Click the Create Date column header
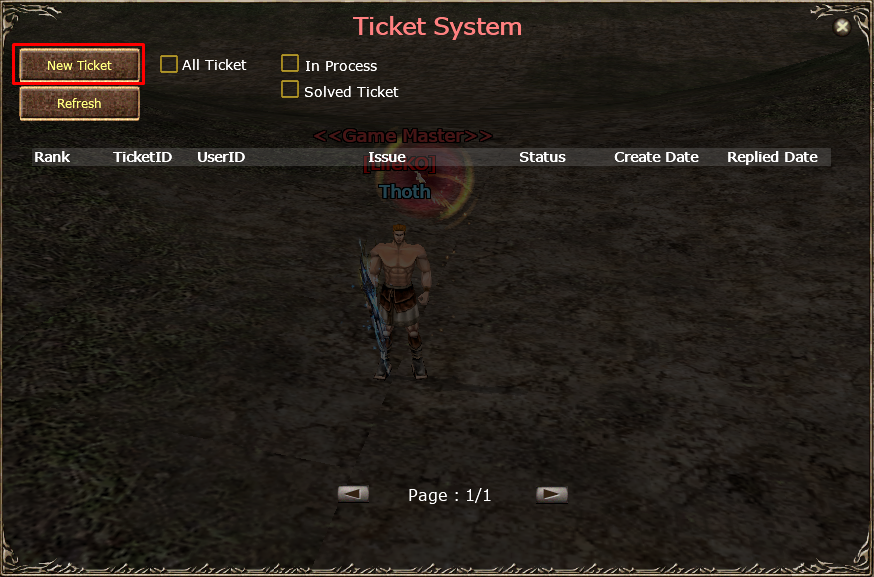 tap(656, 157)
